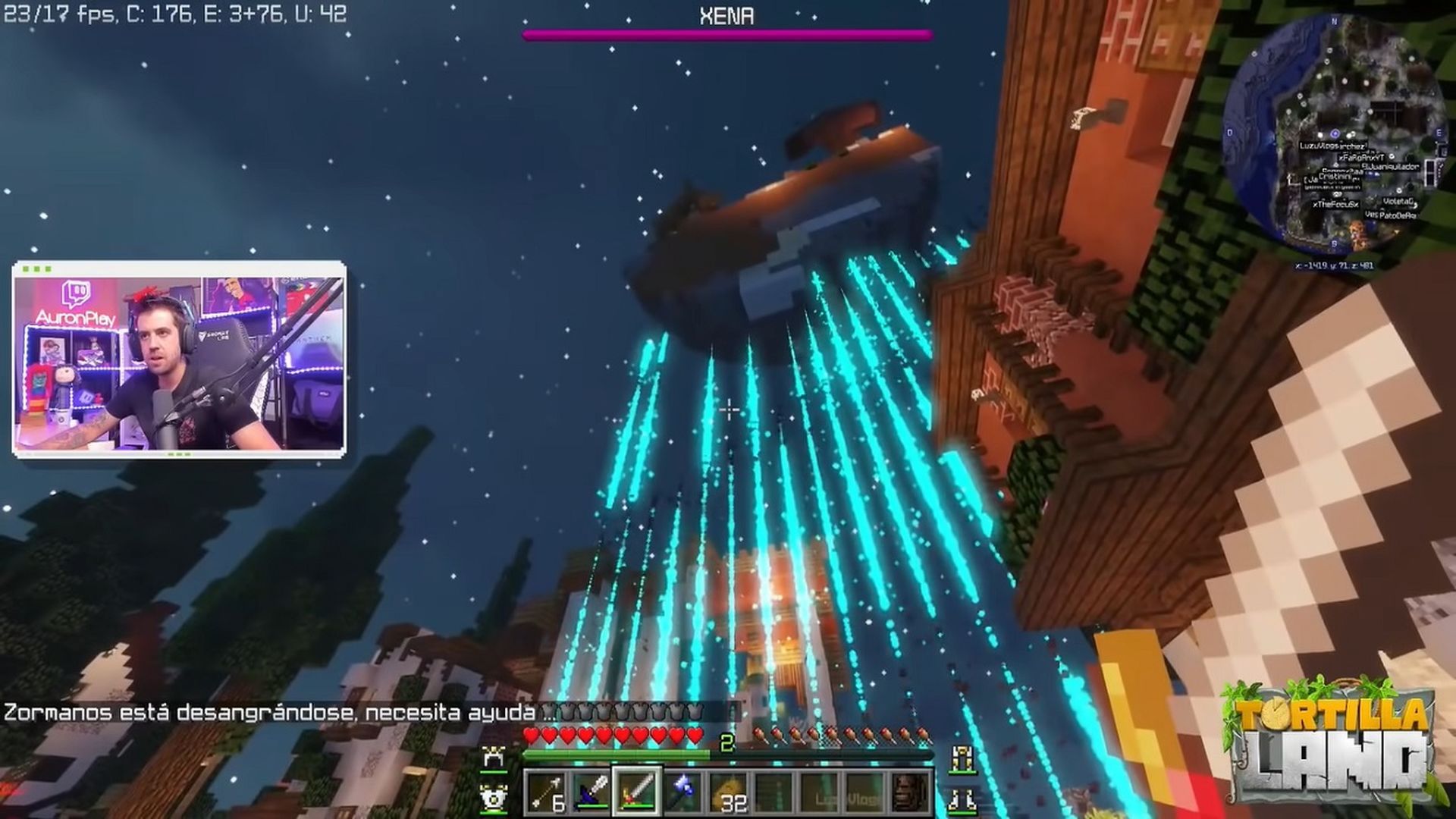Viewport: 1456px width, 819px height.
Task: Click the AuronPlay webcam overlay
Action: 179,359
